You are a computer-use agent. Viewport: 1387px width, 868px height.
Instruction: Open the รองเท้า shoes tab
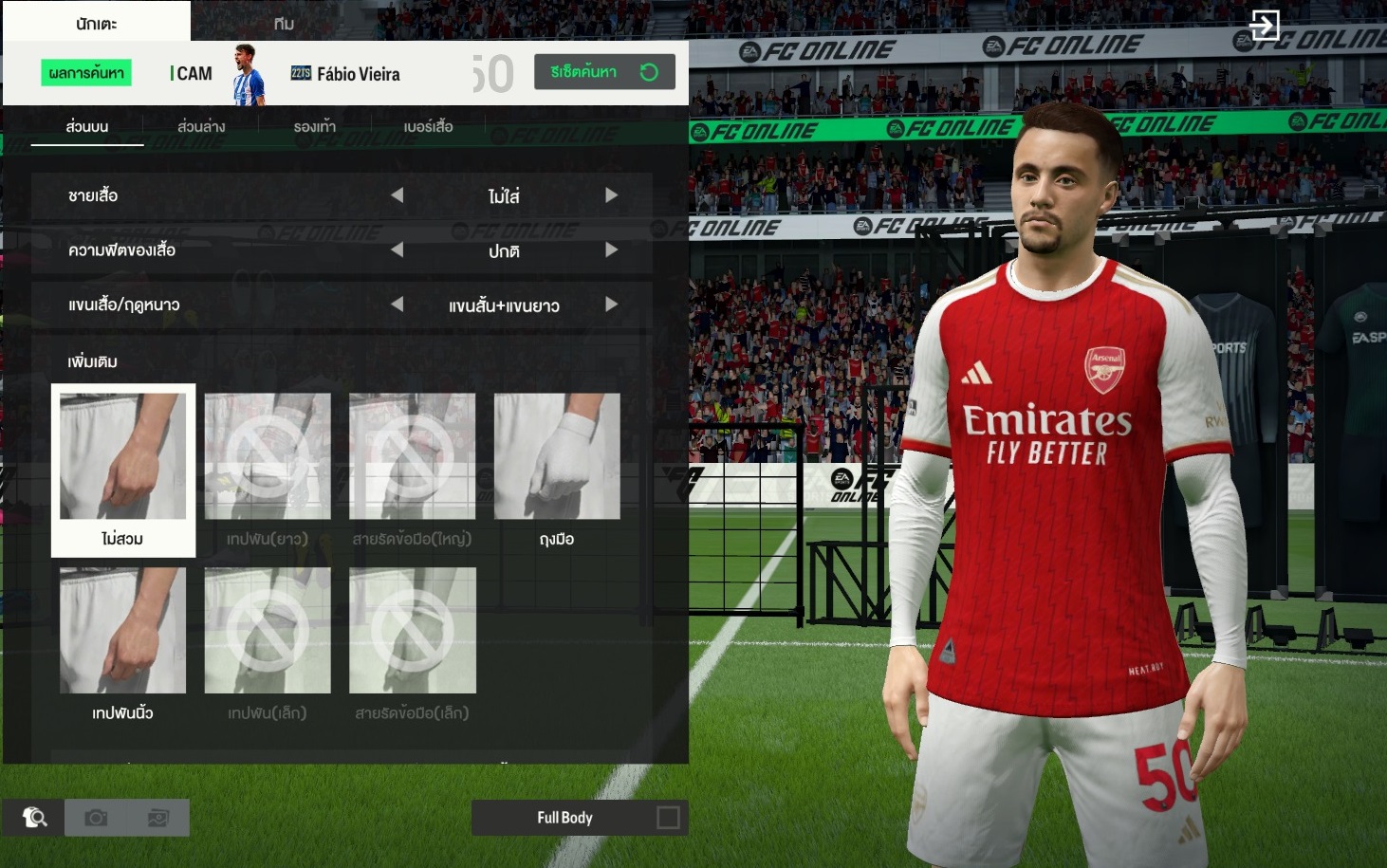point(314,126)
